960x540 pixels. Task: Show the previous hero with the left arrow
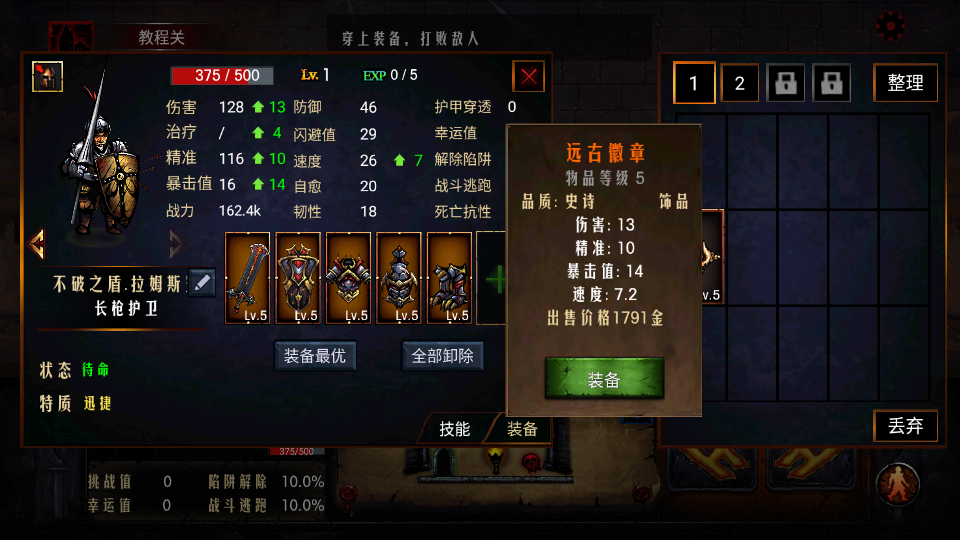point(38,243)
